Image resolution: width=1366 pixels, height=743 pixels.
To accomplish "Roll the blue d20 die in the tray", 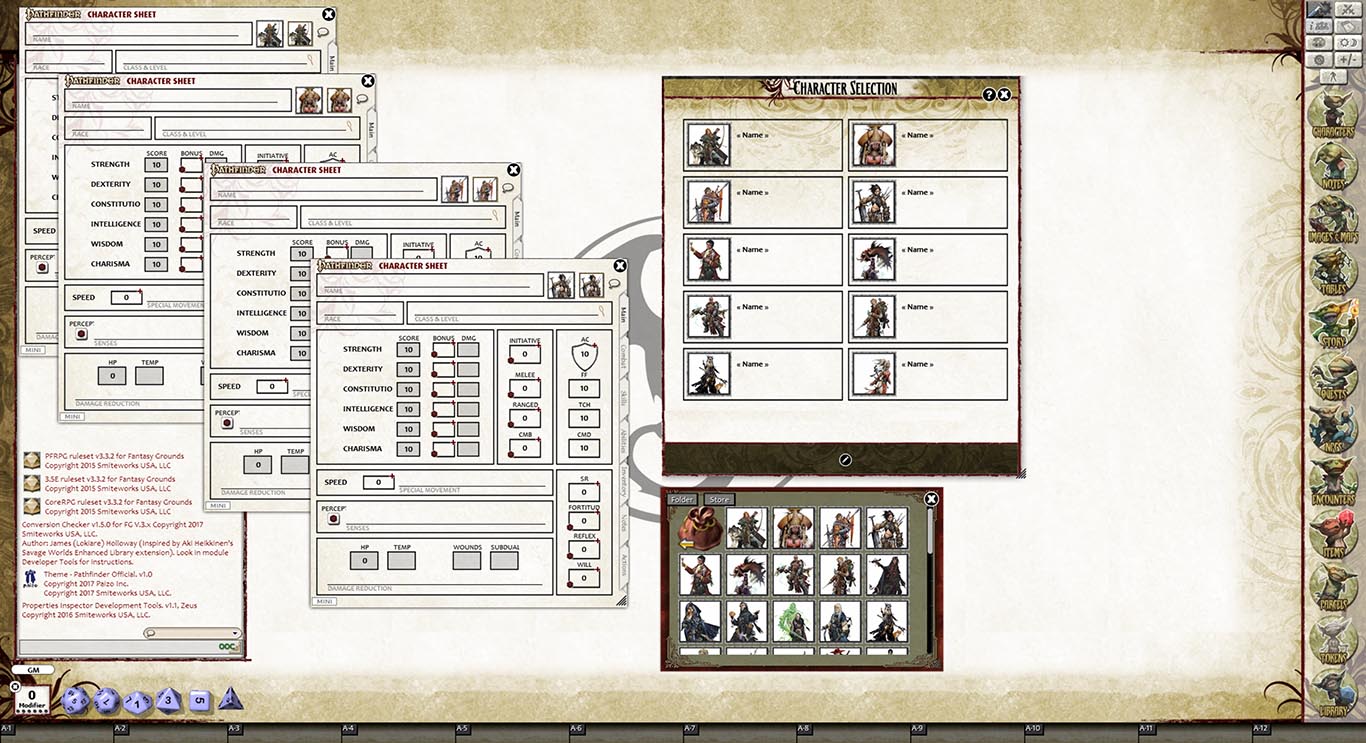I will click(x=76, y=700).
